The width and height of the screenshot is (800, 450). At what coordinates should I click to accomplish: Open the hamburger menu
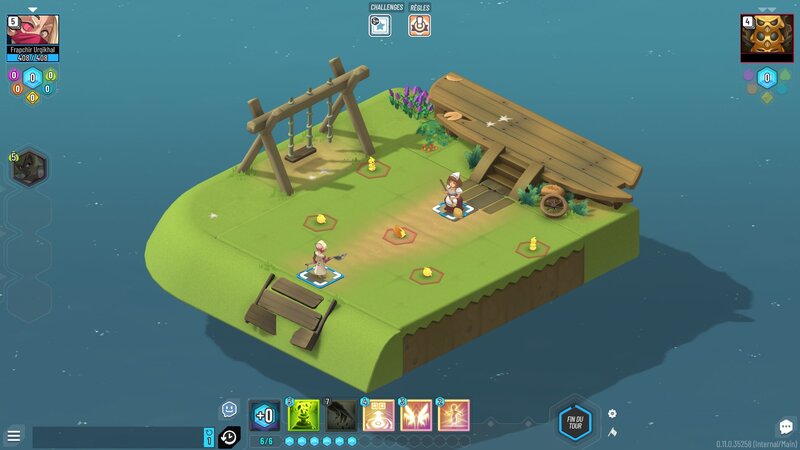[x=14, y=436]
